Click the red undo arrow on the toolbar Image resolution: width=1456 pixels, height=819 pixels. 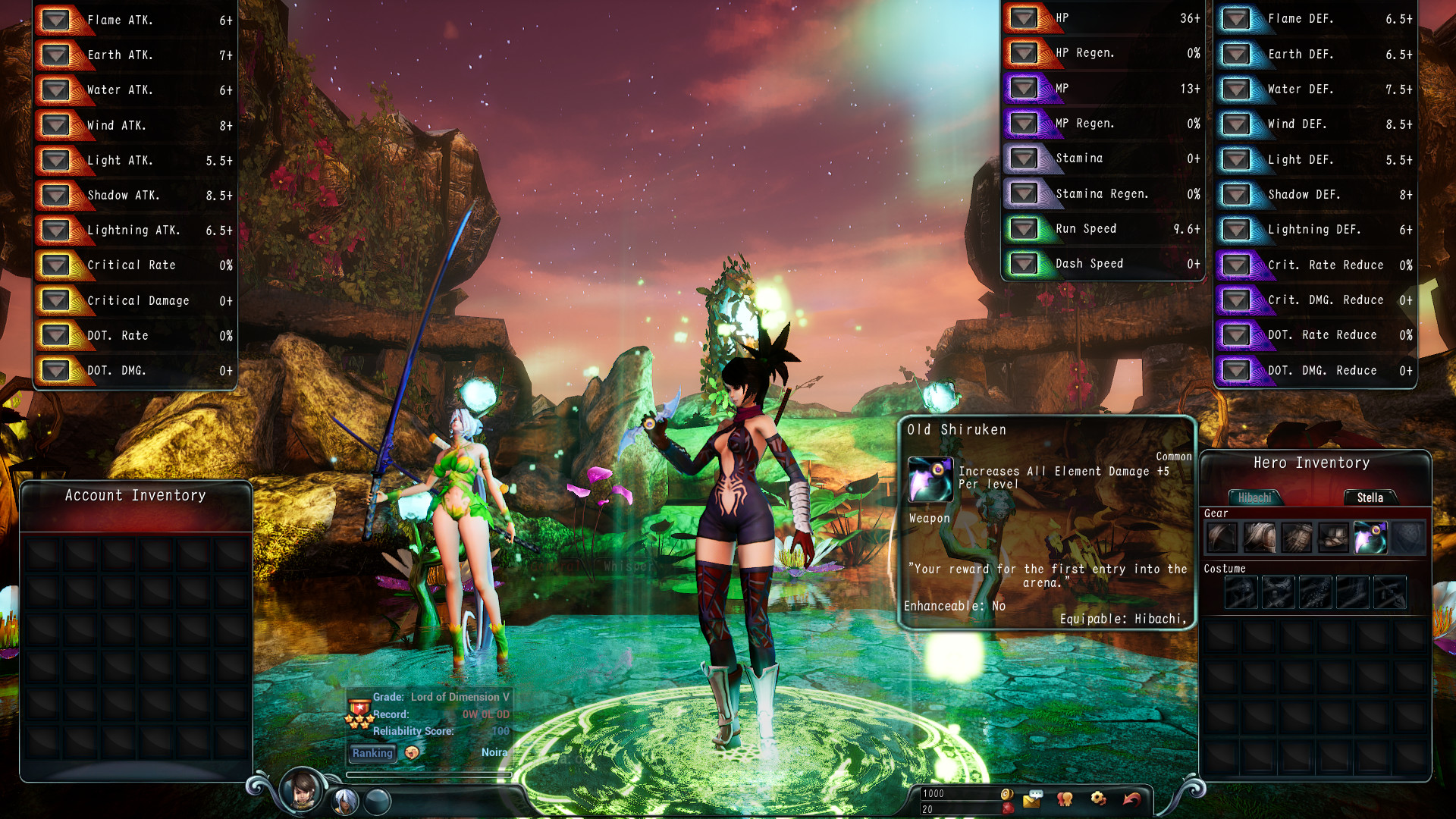[x=1131, y=799]
